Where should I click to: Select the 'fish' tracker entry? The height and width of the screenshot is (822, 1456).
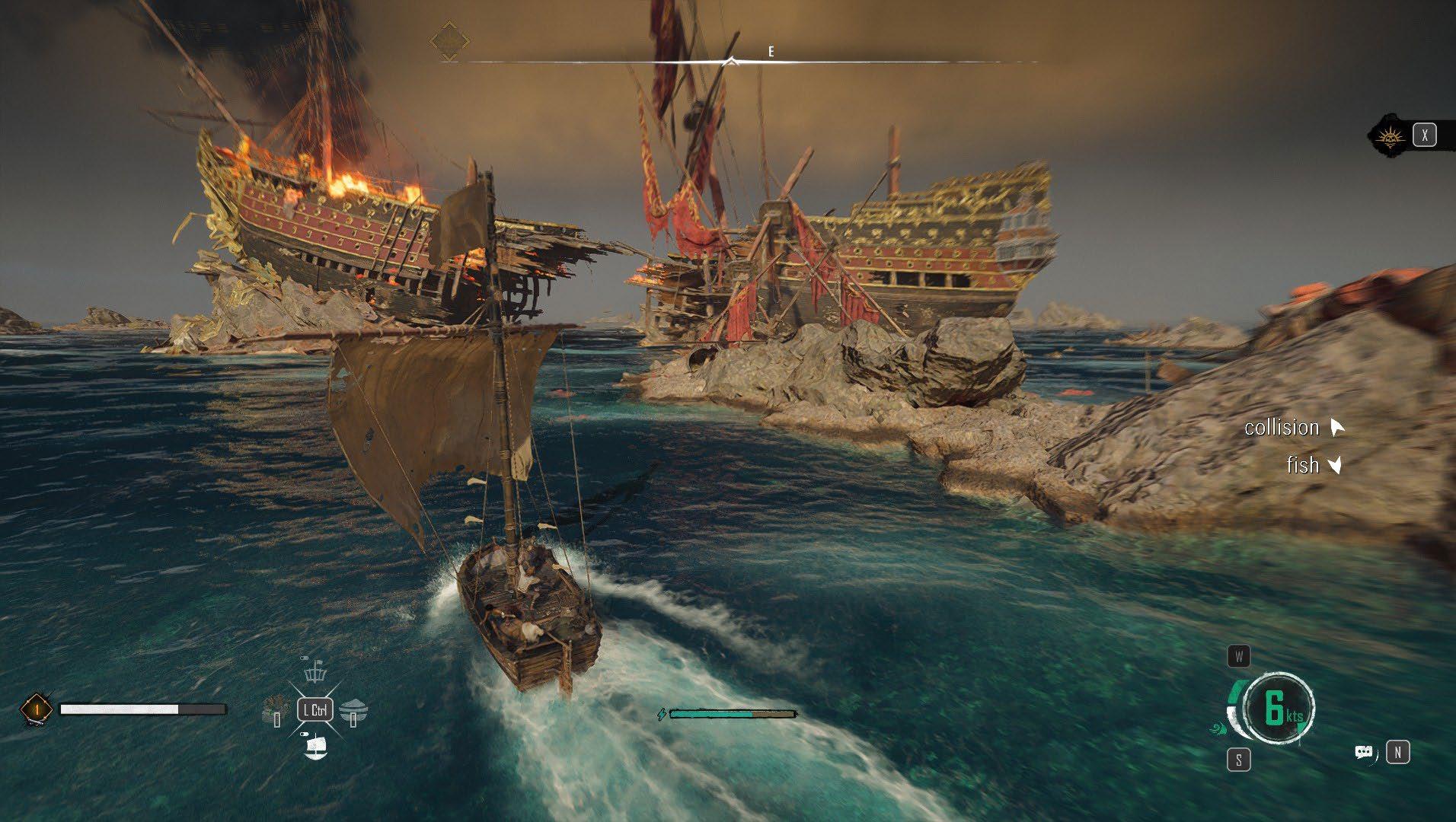1302,465
